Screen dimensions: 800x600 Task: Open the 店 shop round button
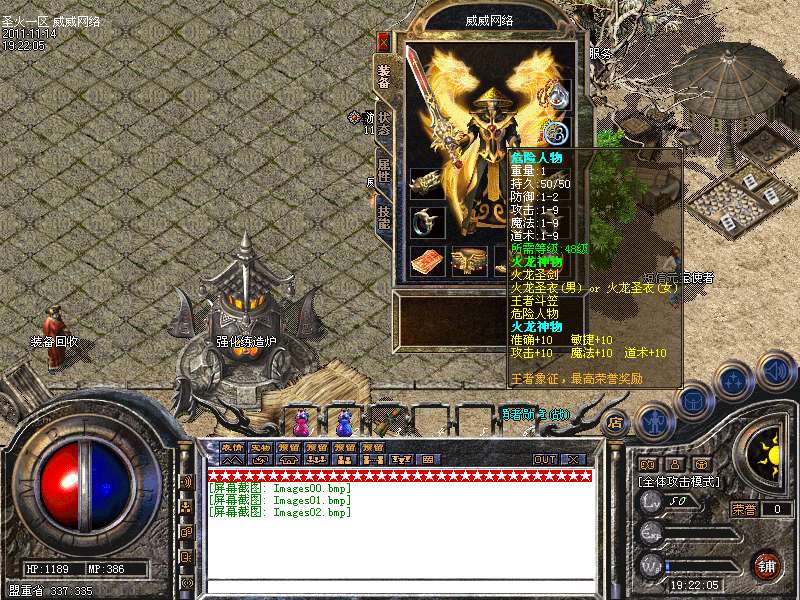617,421
